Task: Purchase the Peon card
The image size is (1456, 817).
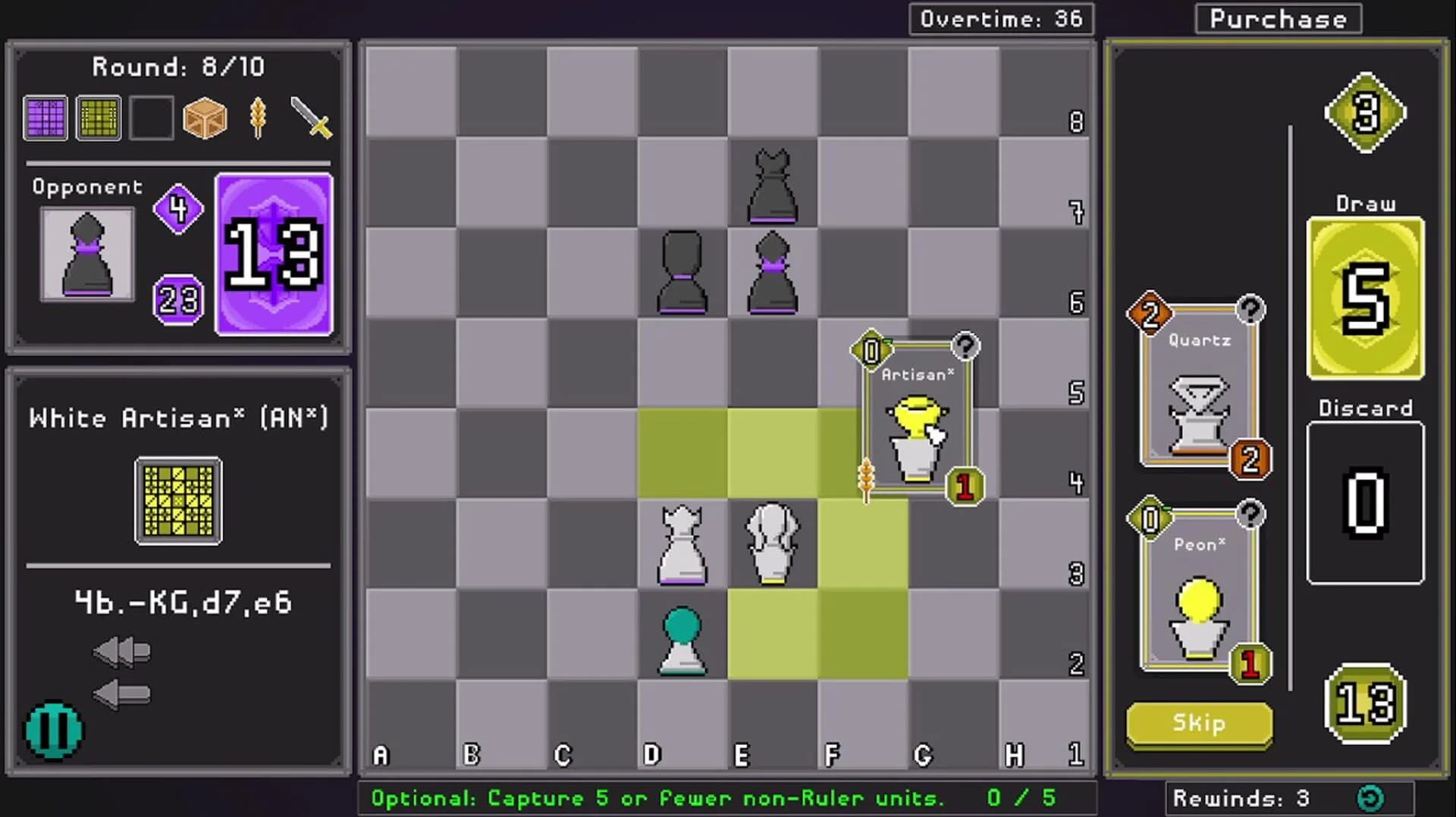Action: click(x=1198, y=599)
